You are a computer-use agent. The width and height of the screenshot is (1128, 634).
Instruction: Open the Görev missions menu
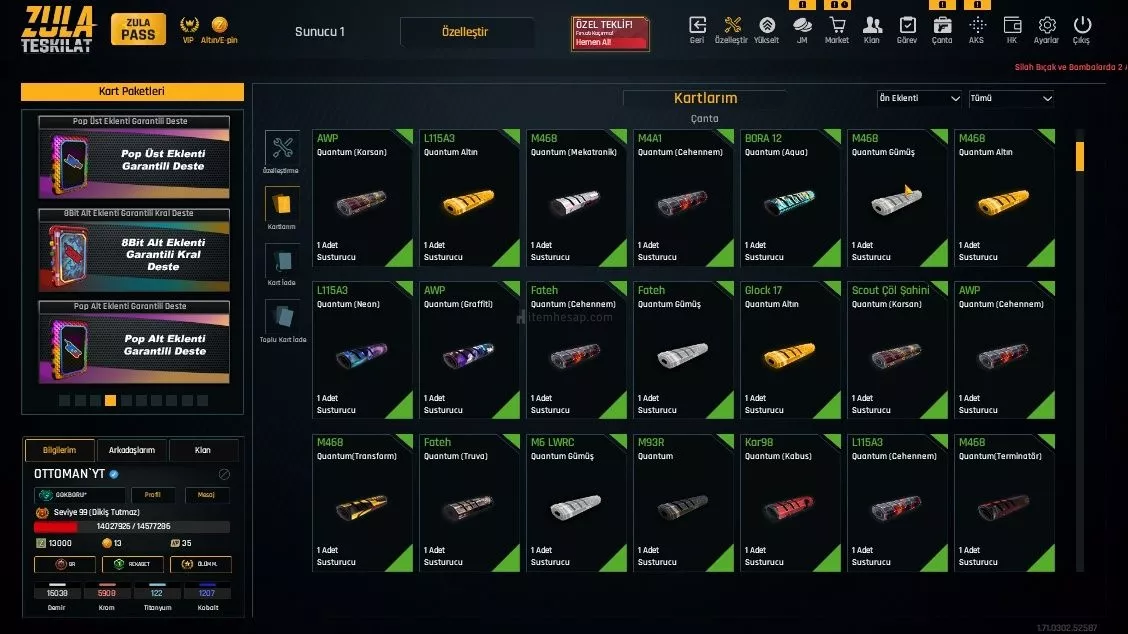(907, 27)
